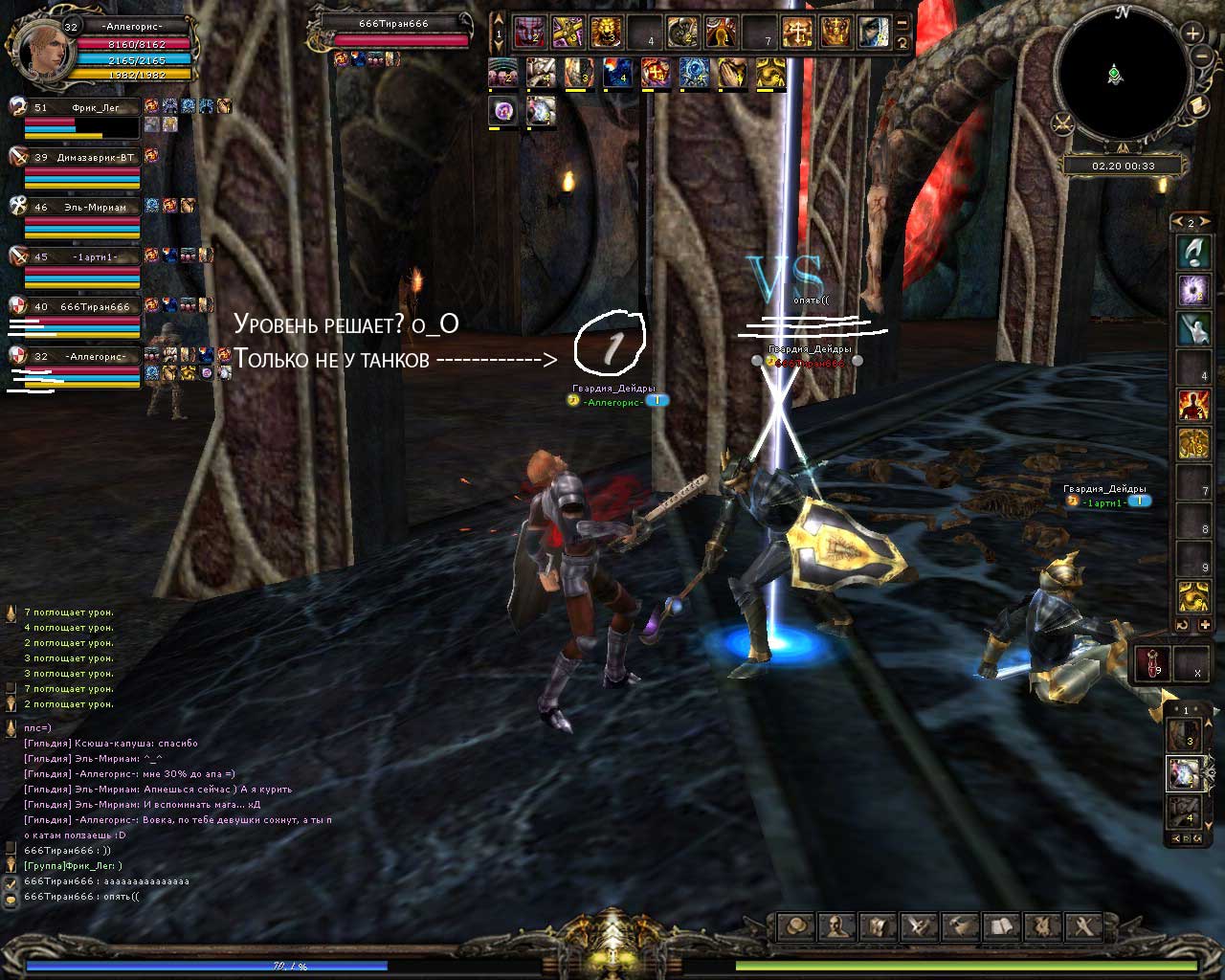Open the open-book journal button
This screenshot has width=1225, height=980.
1001,926
